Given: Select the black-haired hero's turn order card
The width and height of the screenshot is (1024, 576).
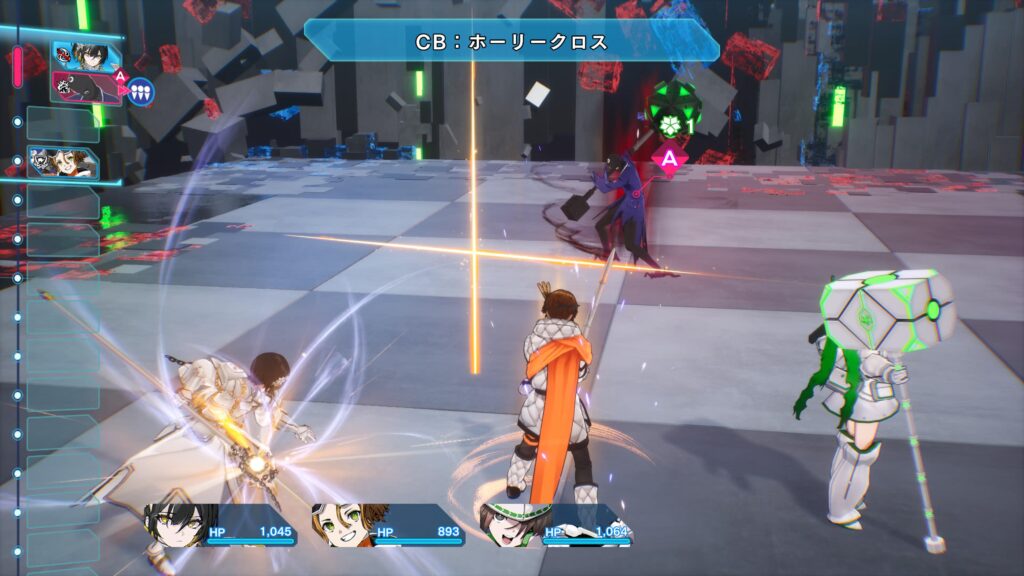Looking at the screenshot, I should (76, 55).
